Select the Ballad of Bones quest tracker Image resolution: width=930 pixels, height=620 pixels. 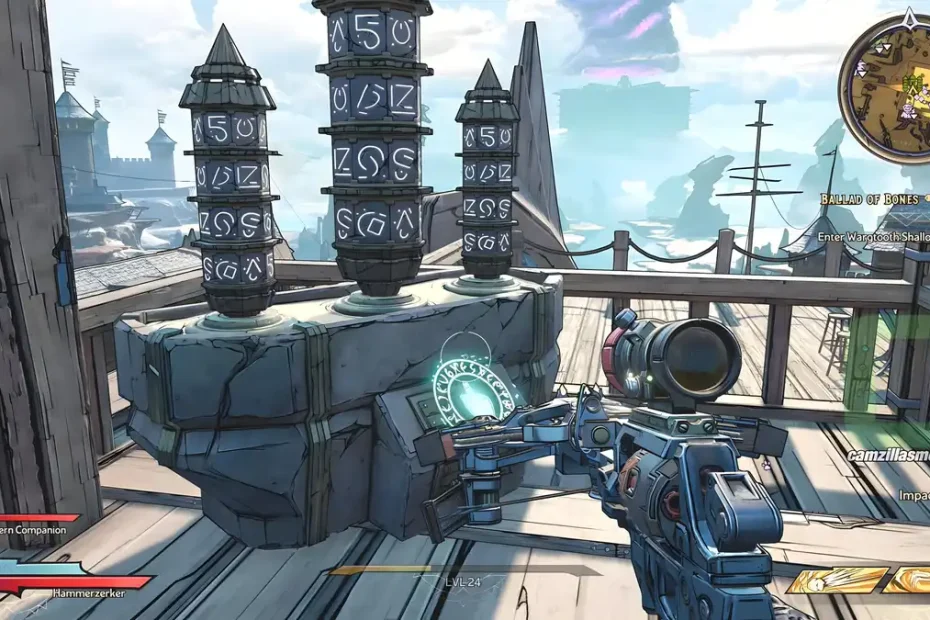(x=869, y=199)
